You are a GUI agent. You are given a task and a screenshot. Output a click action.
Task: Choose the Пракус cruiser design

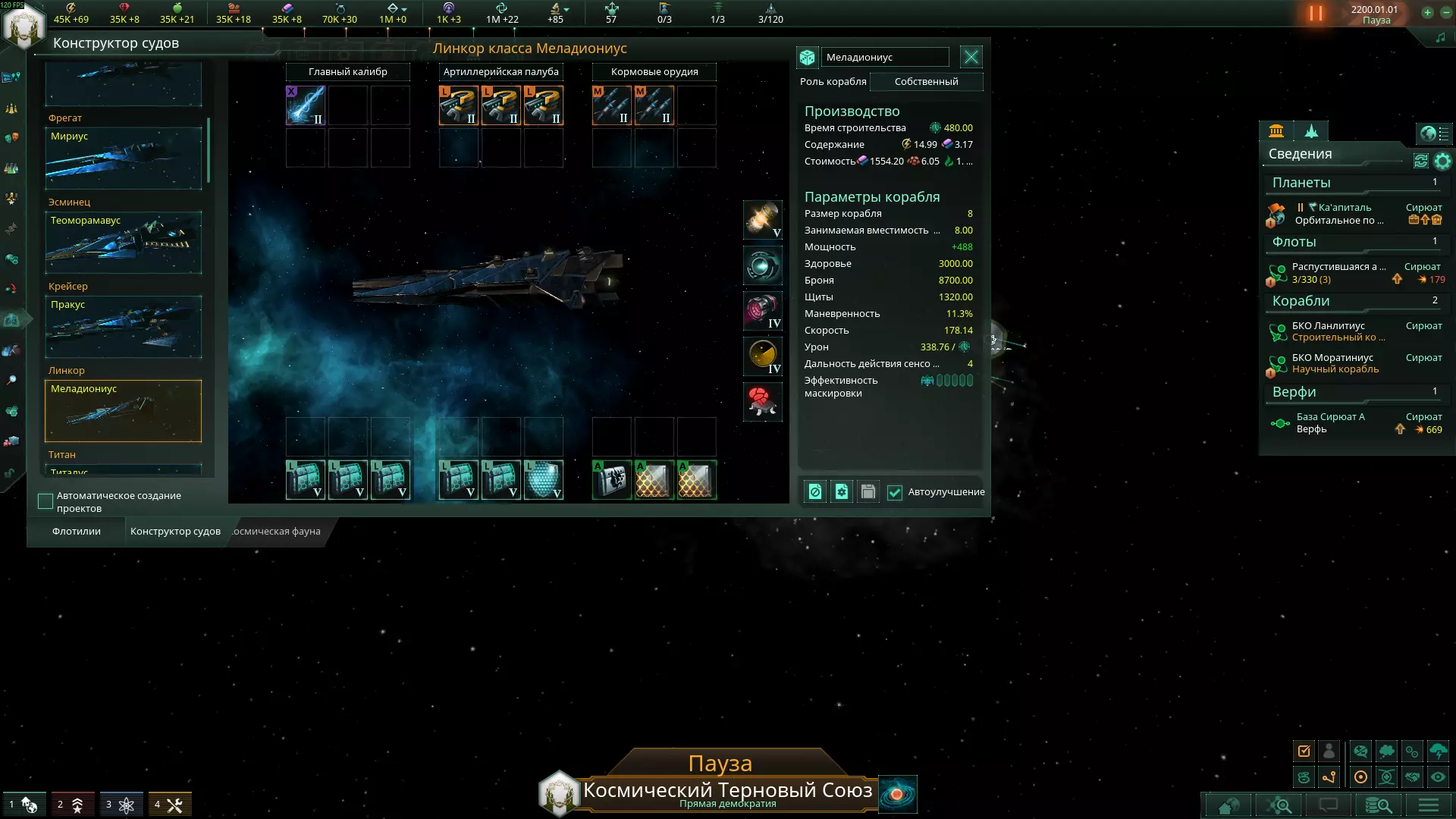click(x=123, y=326)
